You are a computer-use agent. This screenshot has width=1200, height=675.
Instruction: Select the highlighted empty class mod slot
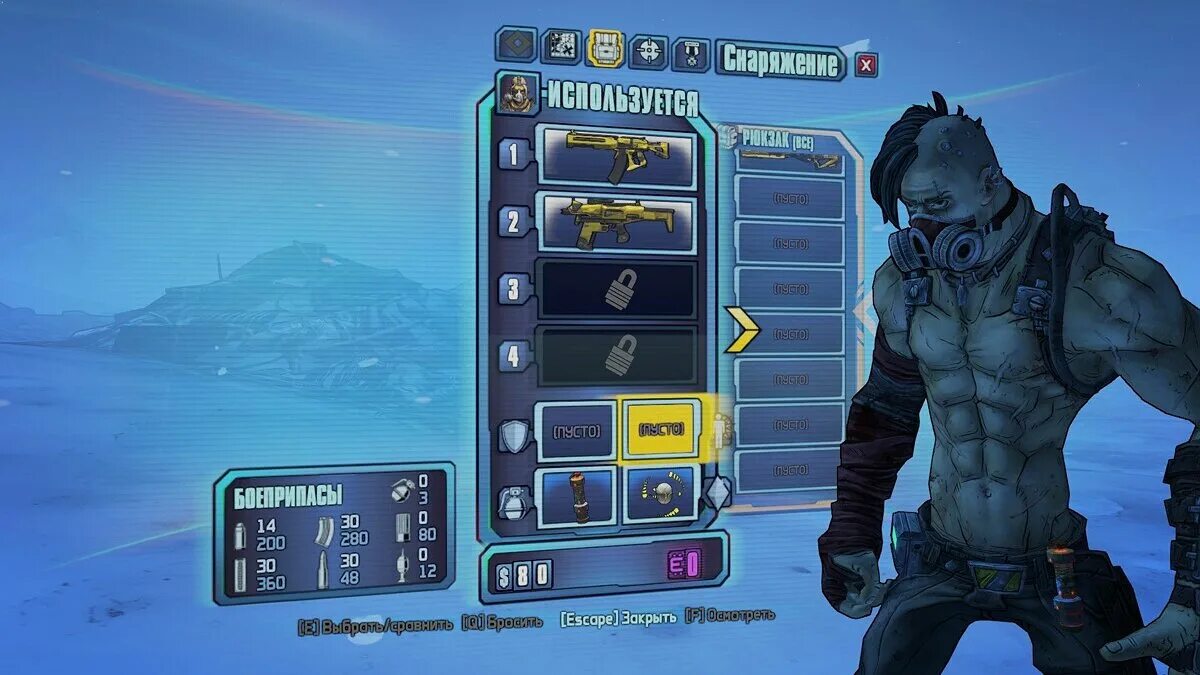tap(661, 429)
